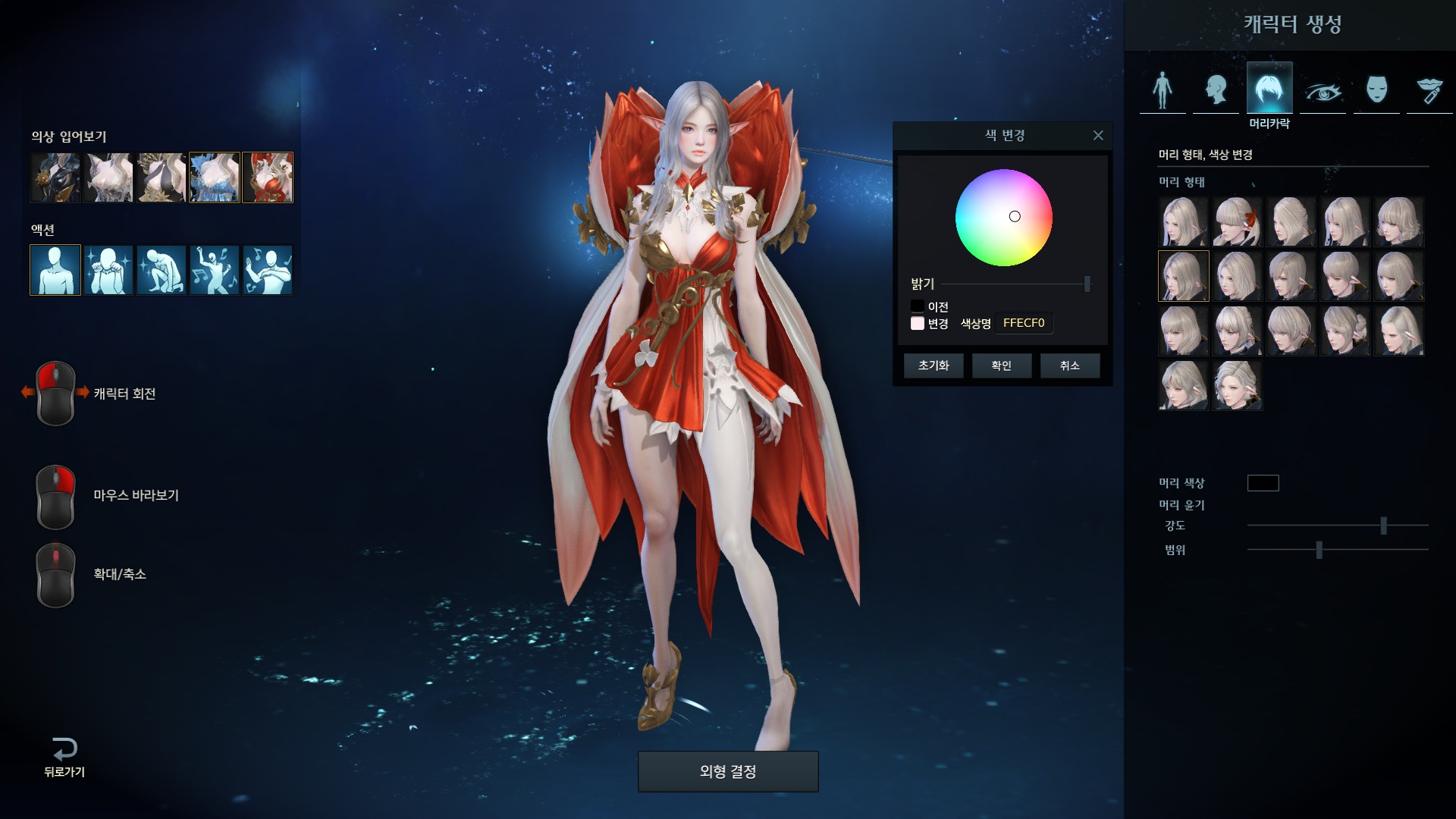Close the 색 변경 color dialog

(x=1098, y=136)
